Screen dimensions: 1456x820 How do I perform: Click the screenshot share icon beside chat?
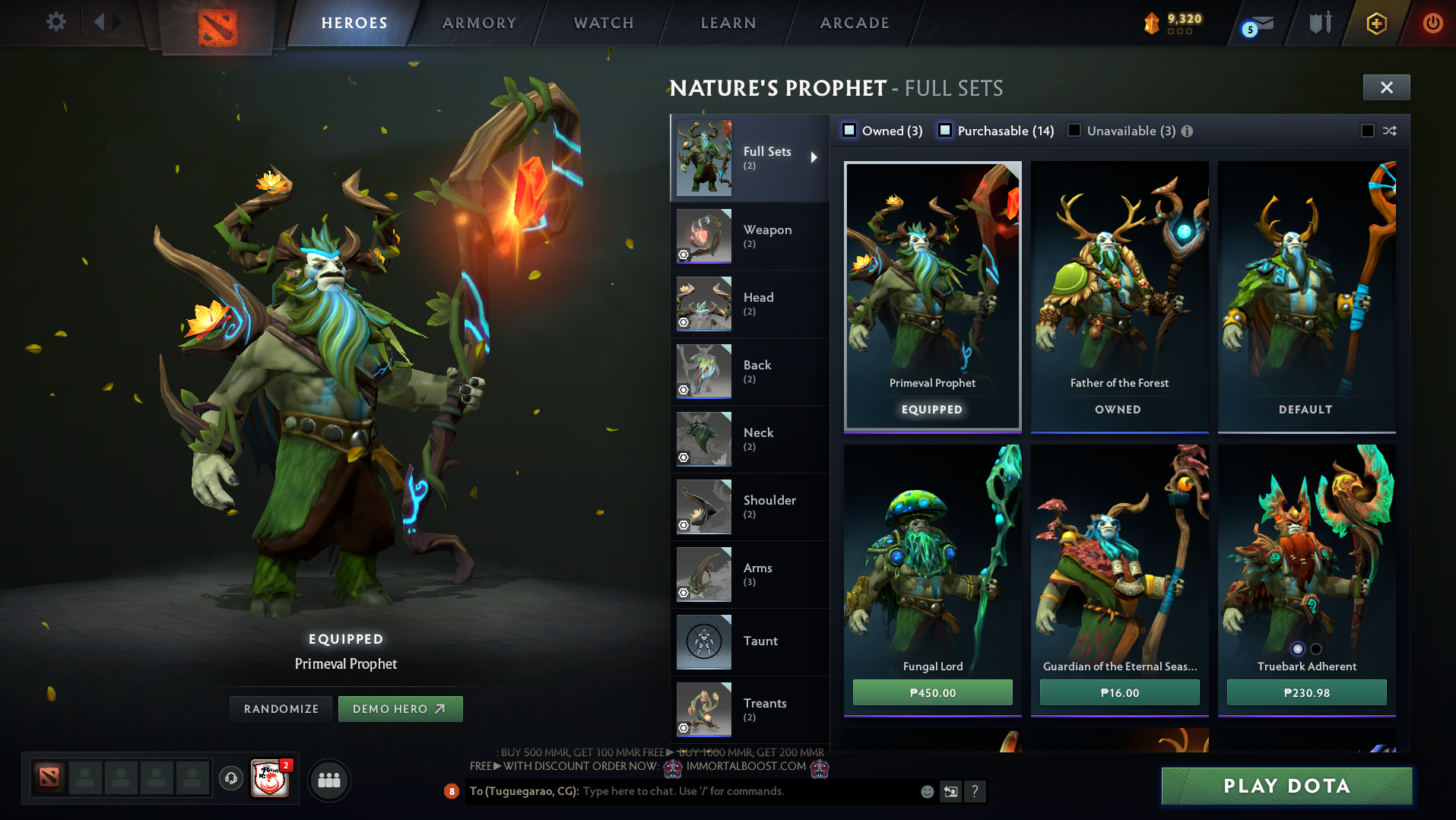[x=950, y=791]
